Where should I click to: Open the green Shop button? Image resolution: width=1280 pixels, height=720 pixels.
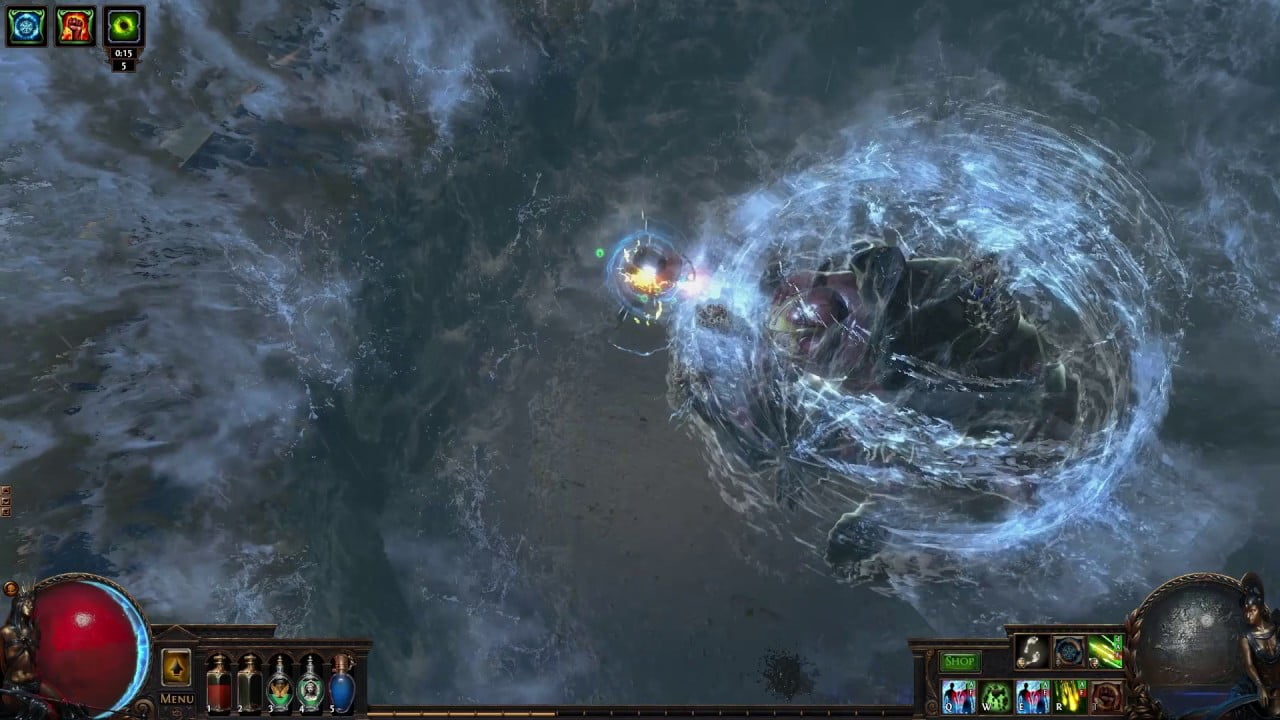coord(959,661)
